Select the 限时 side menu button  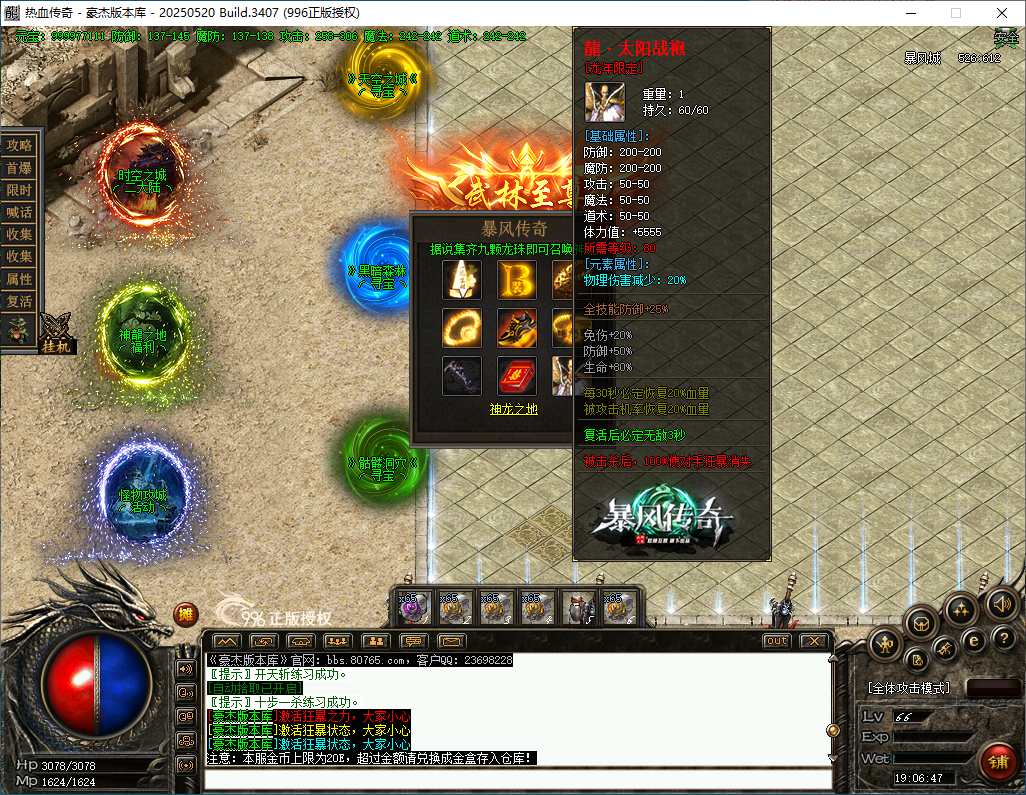point(20,190)
